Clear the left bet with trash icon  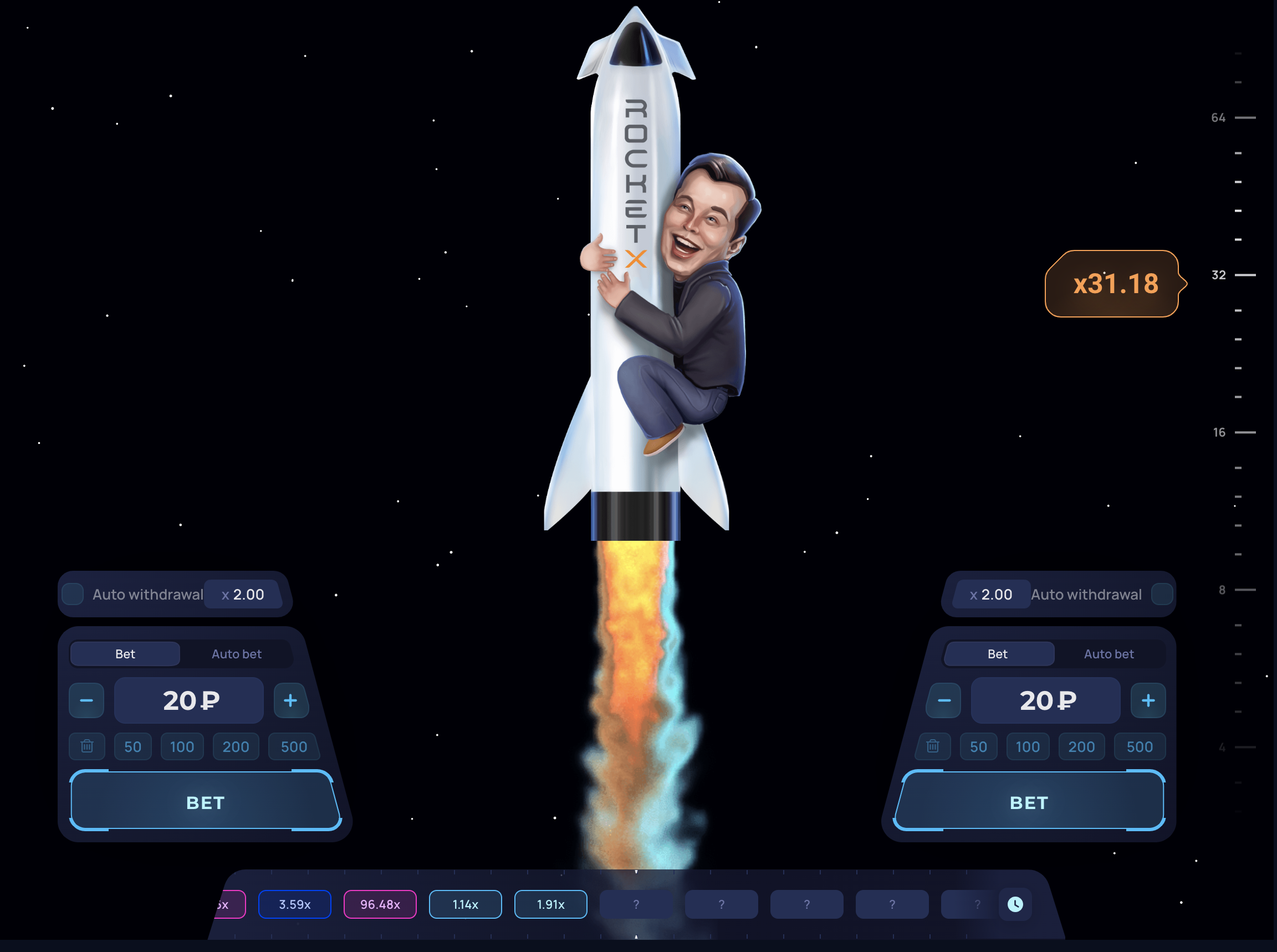[87, 747]
